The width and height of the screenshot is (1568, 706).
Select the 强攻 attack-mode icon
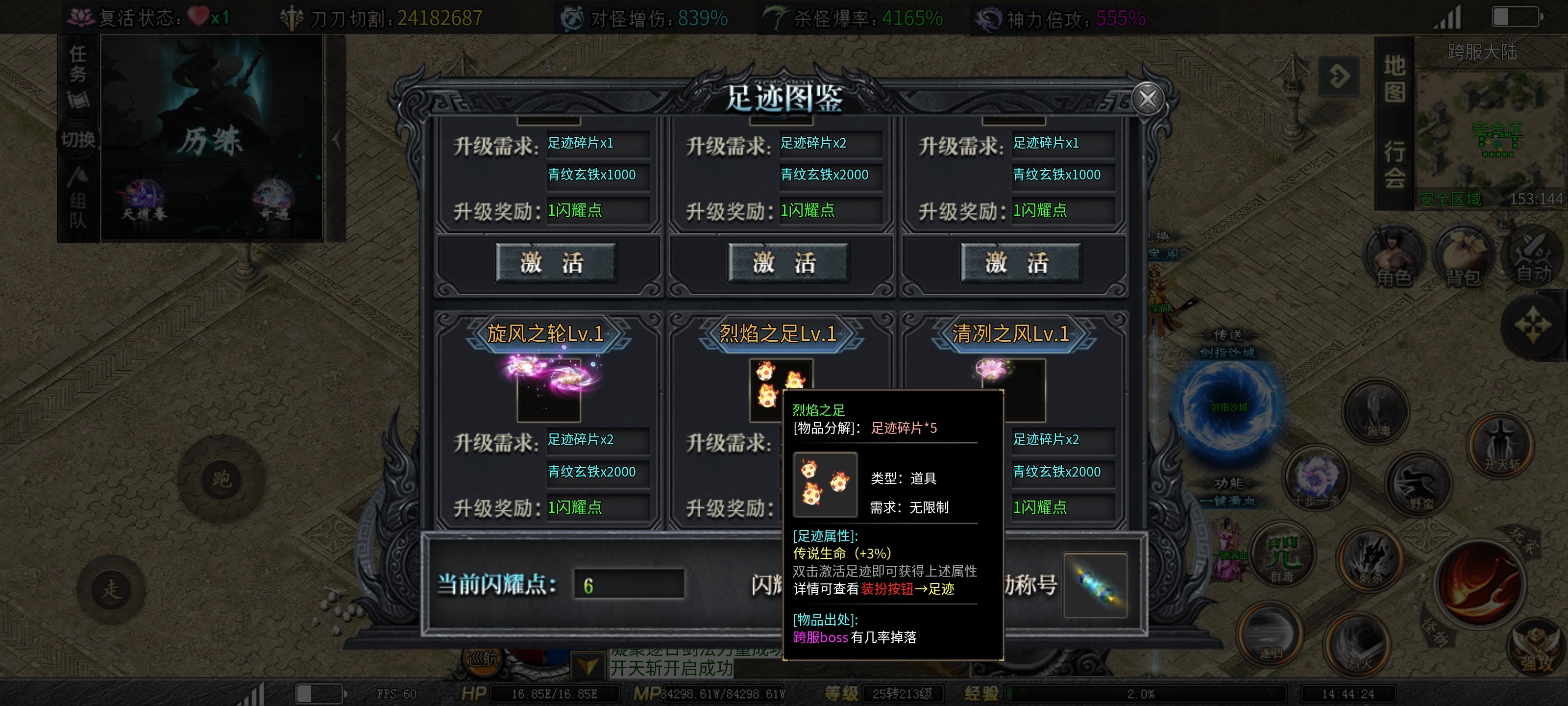1537,647
